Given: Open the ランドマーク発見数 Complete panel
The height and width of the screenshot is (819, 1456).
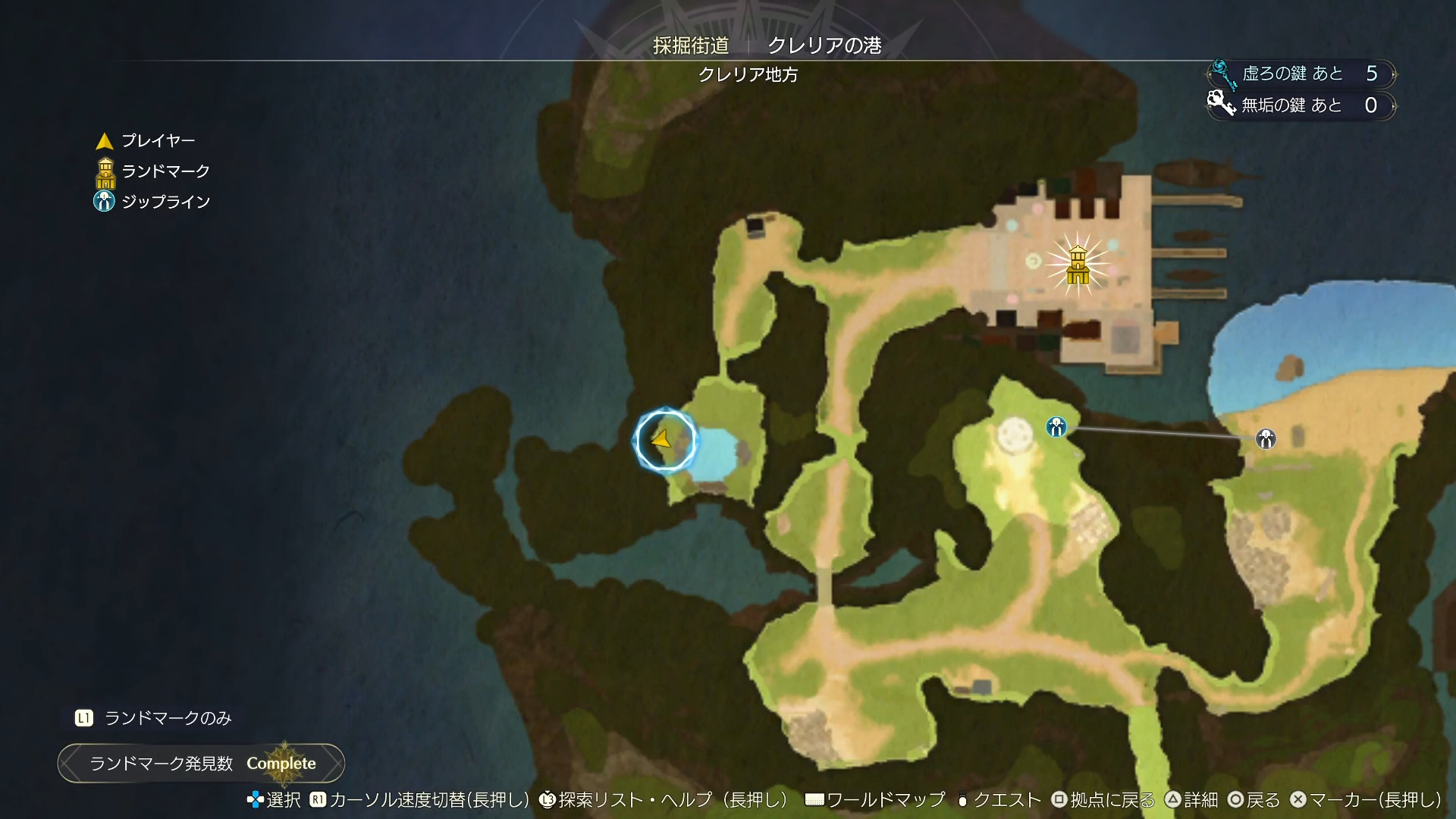Looking at the screenshot, I should 202,763.
